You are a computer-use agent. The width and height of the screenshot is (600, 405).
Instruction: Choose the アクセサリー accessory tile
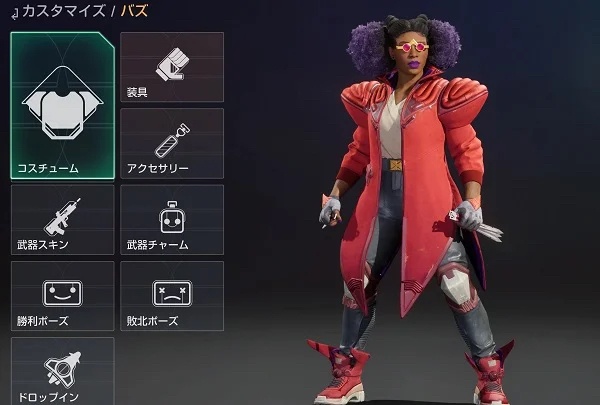171,142
